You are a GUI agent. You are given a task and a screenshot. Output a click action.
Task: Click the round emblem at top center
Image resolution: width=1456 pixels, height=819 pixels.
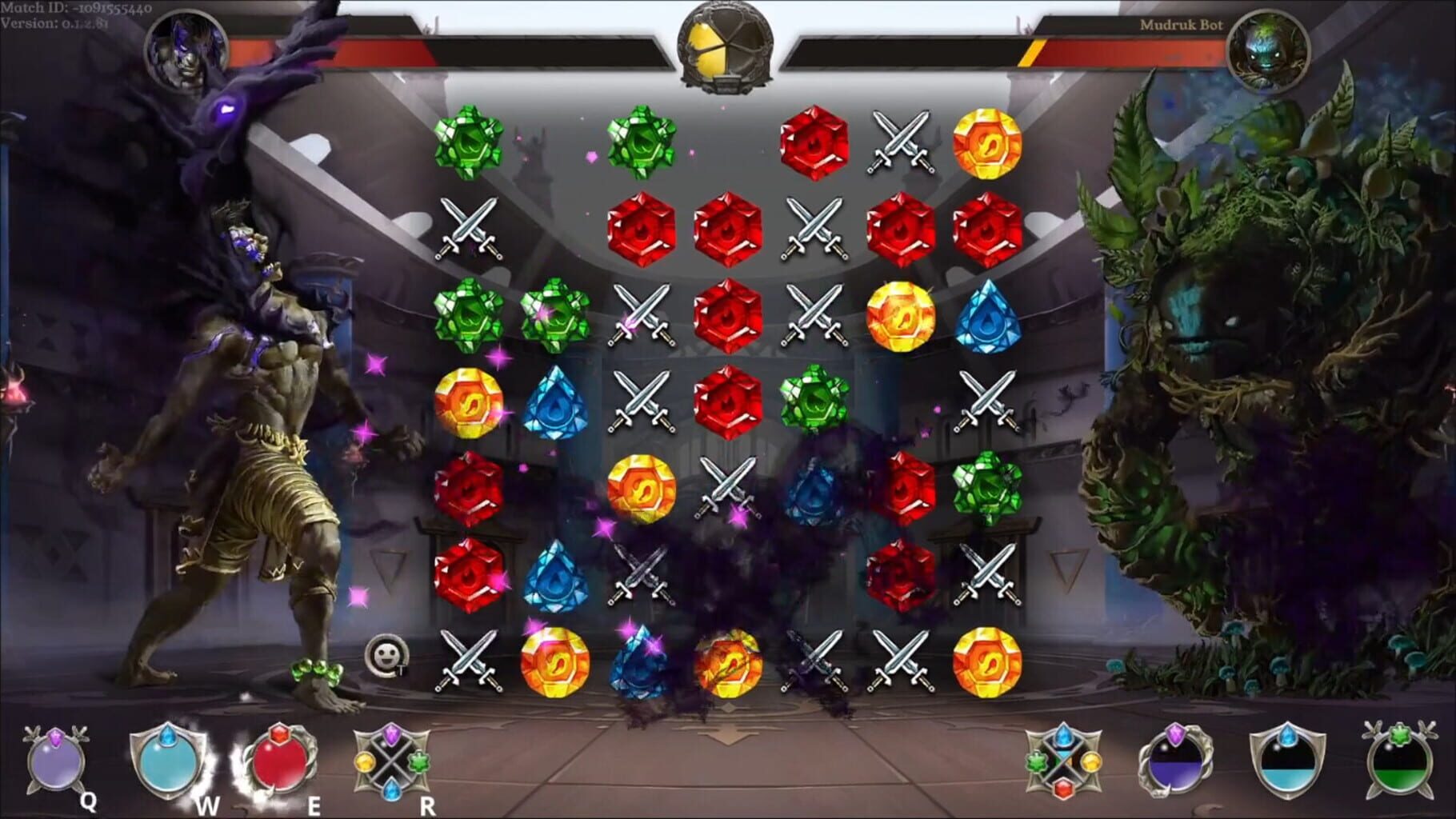coord(726,44)
